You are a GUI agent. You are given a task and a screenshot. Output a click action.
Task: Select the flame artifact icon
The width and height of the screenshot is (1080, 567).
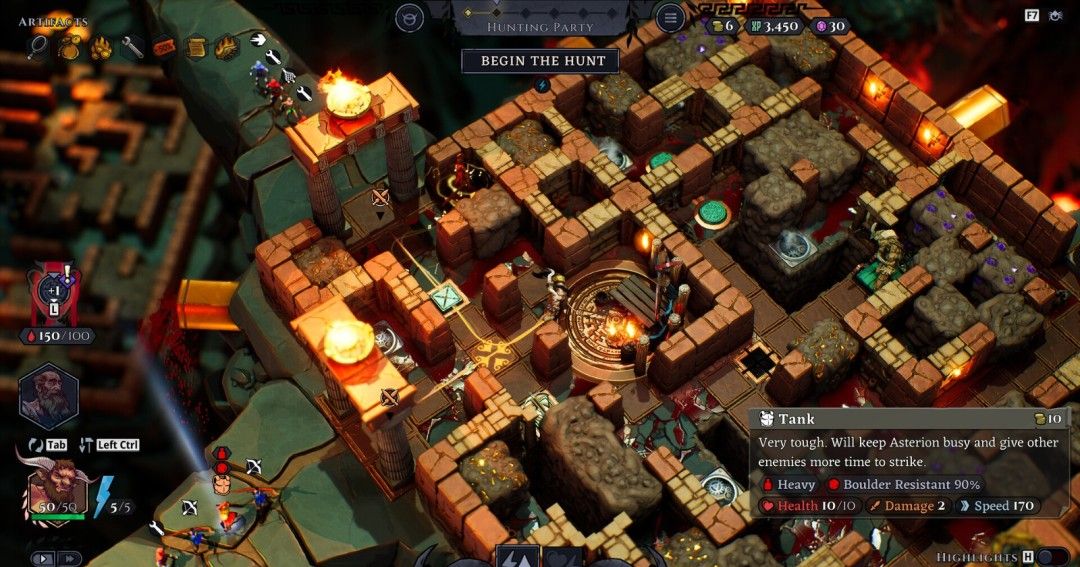[x=227, y=46]
